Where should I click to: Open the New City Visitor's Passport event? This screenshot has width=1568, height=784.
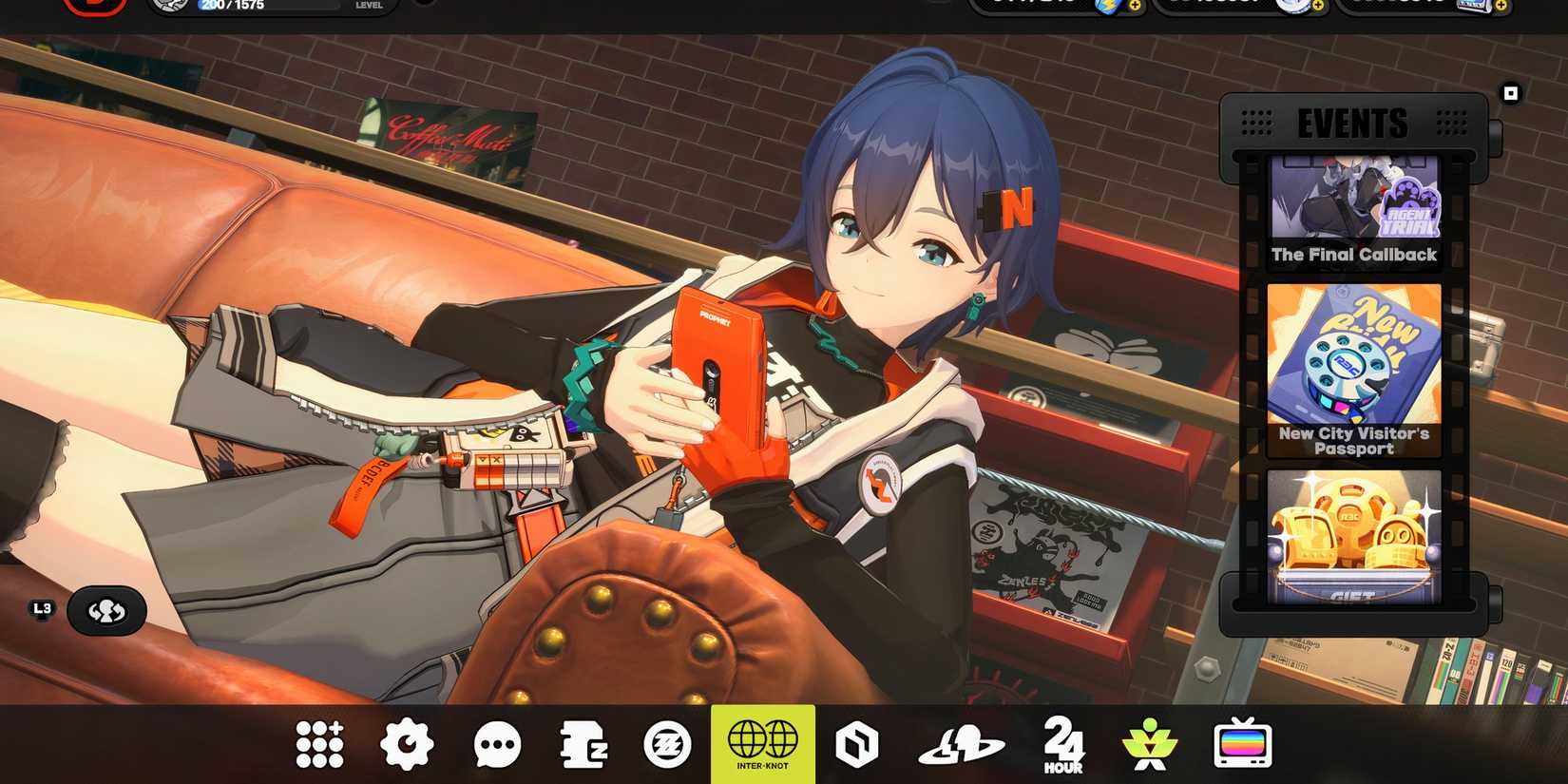click(1353, 371)
